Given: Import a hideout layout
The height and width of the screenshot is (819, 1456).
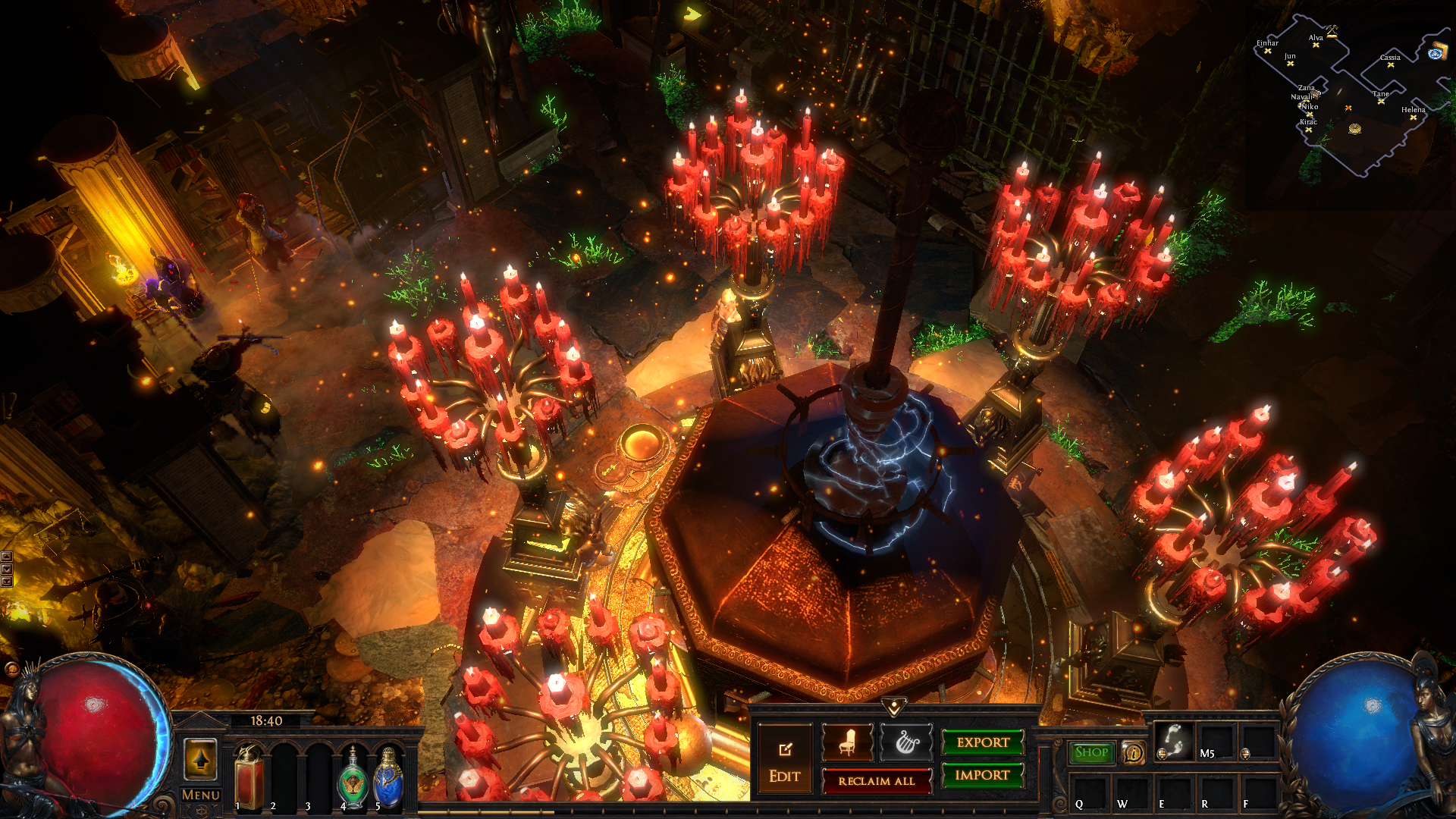Looking at the screenshot, I should click(982, 775).
